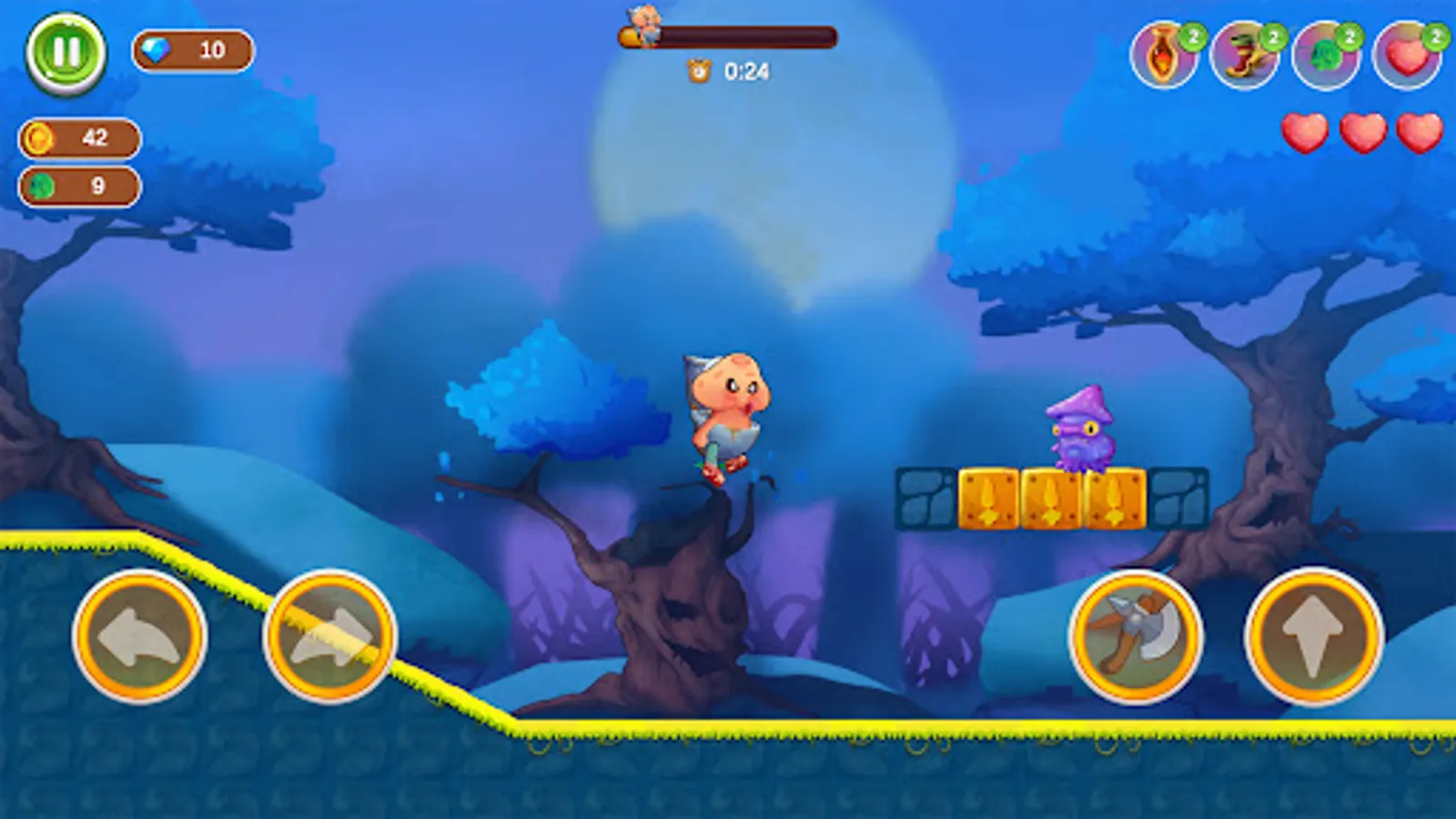Activate the speed boots power-up
The image size is (1456, 819).
(x=1244, y=55)
